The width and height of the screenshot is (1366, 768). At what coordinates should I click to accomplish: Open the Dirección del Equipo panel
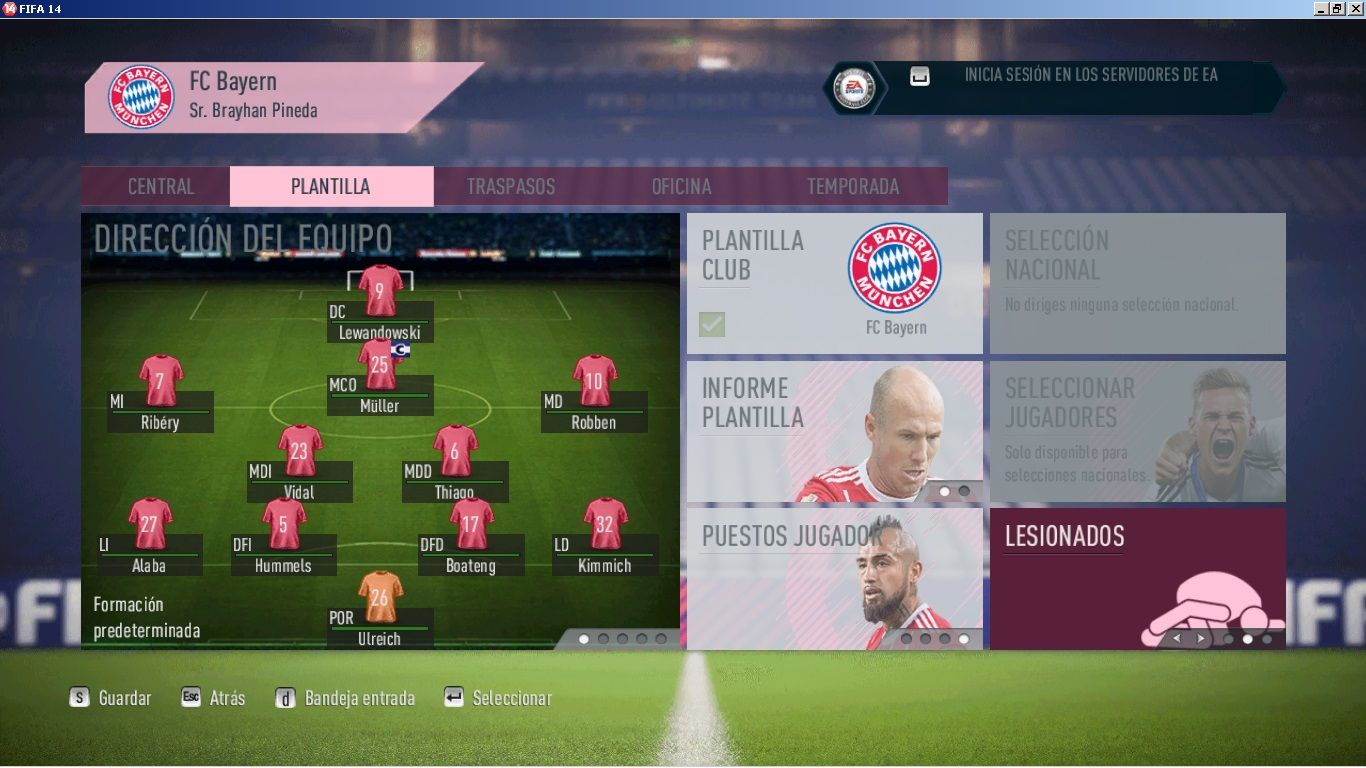[x=380, y=430]
